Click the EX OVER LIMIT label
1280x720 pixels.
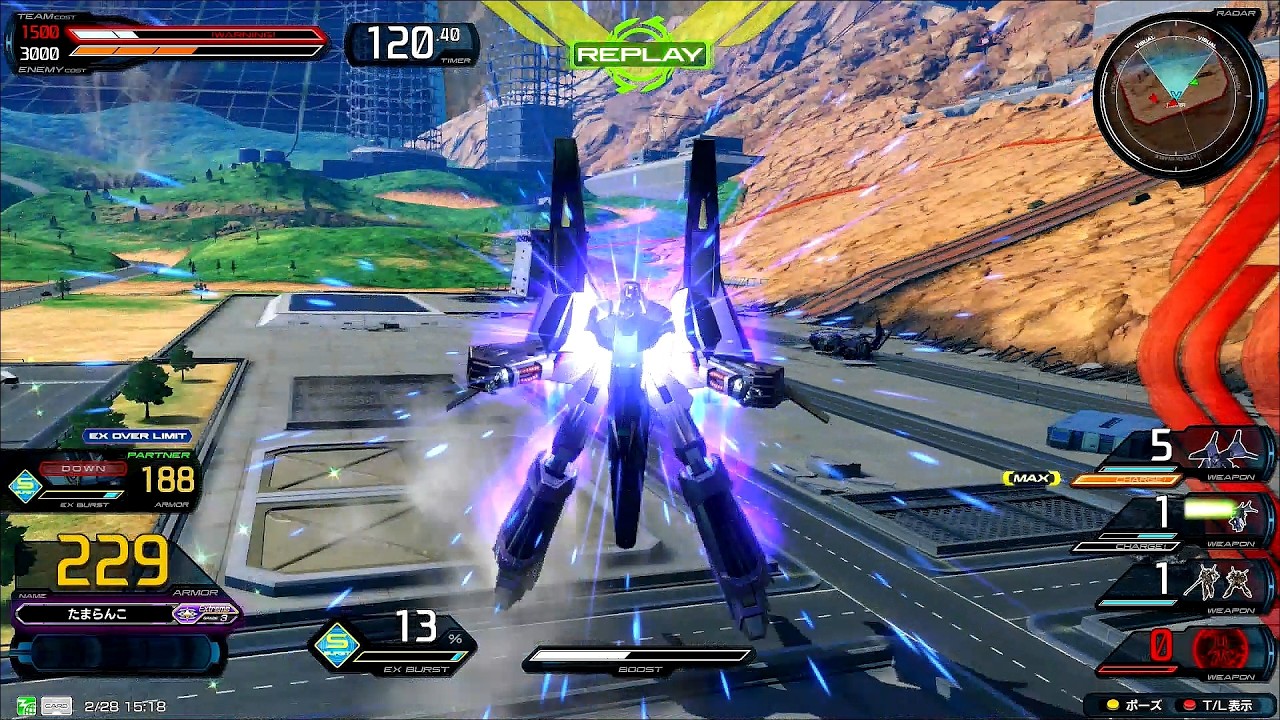point(138,436)
